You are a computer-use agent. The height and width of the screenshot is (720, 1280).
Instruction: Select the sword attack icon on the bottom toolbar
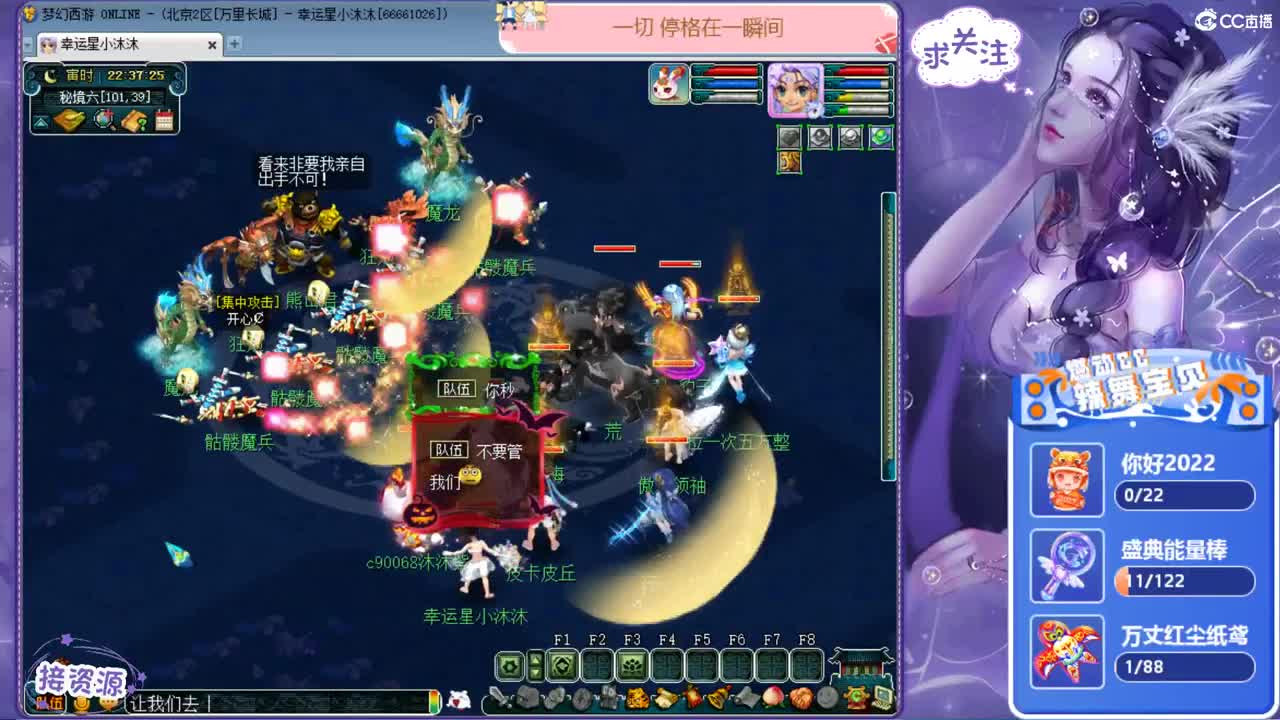[498, 698]
